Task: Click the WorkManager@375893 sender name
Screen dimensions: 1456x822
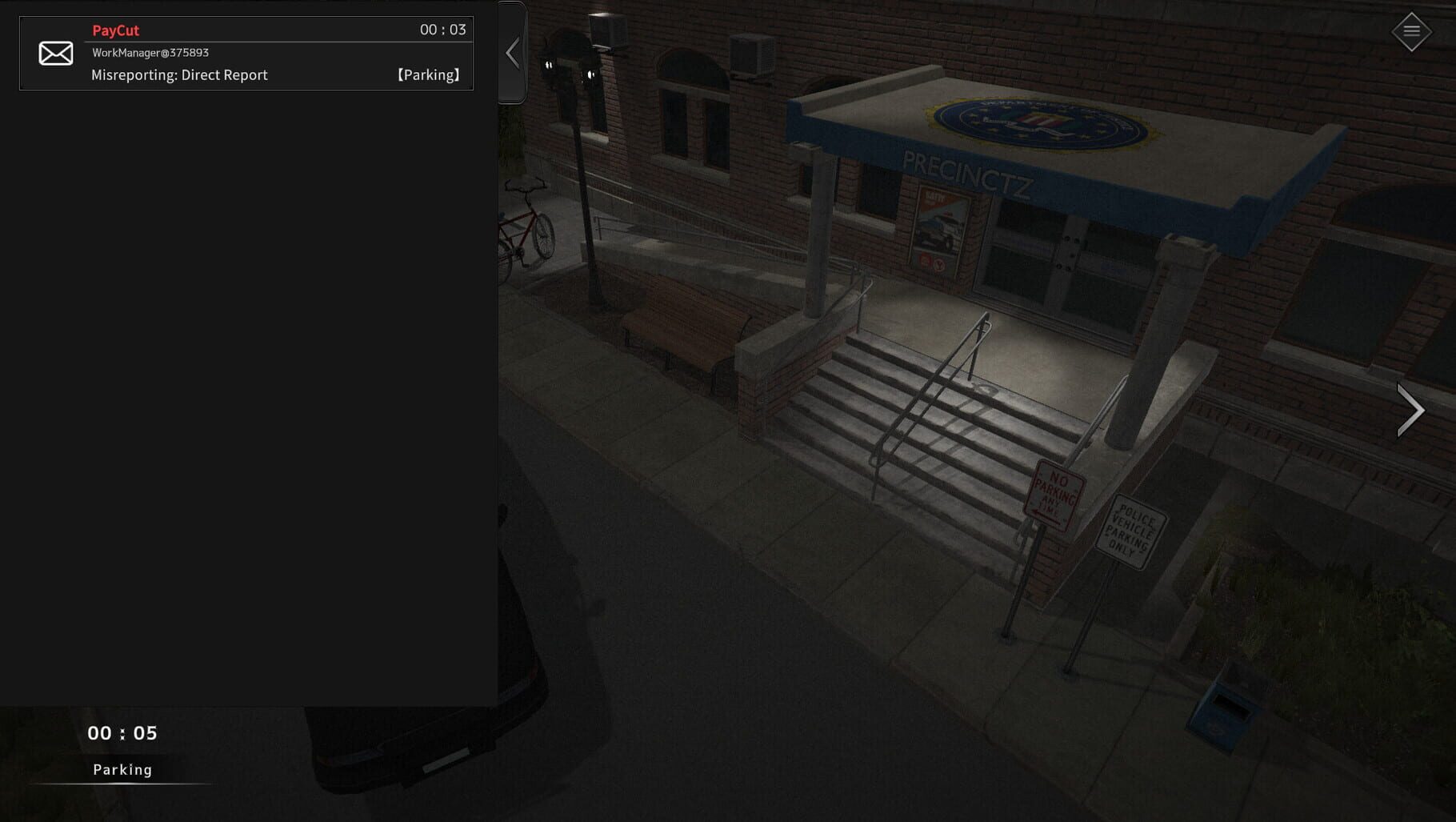Action: pos(151,53)
